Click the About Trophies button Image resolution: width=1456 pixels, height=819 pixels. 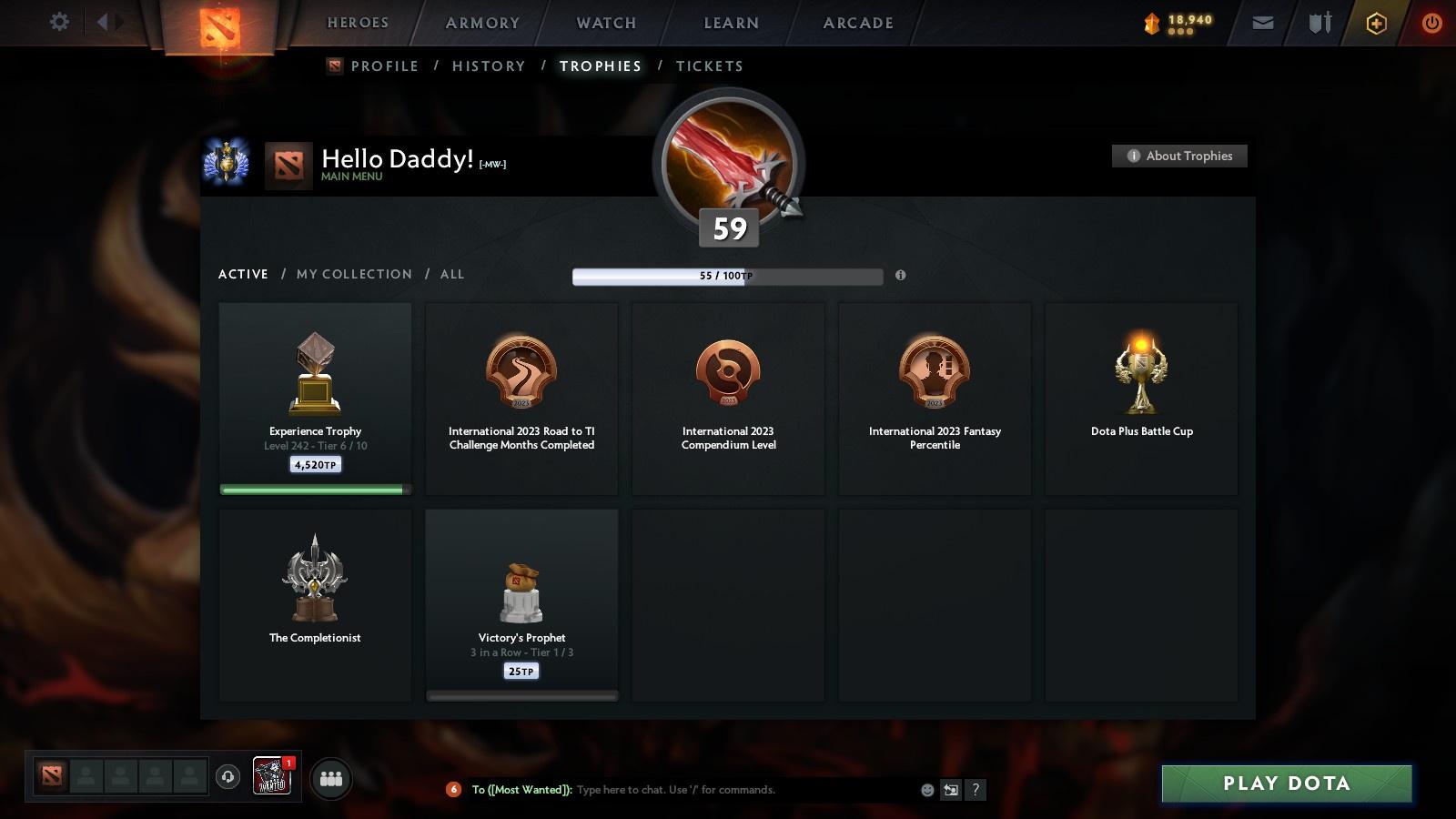(1179, 156)
